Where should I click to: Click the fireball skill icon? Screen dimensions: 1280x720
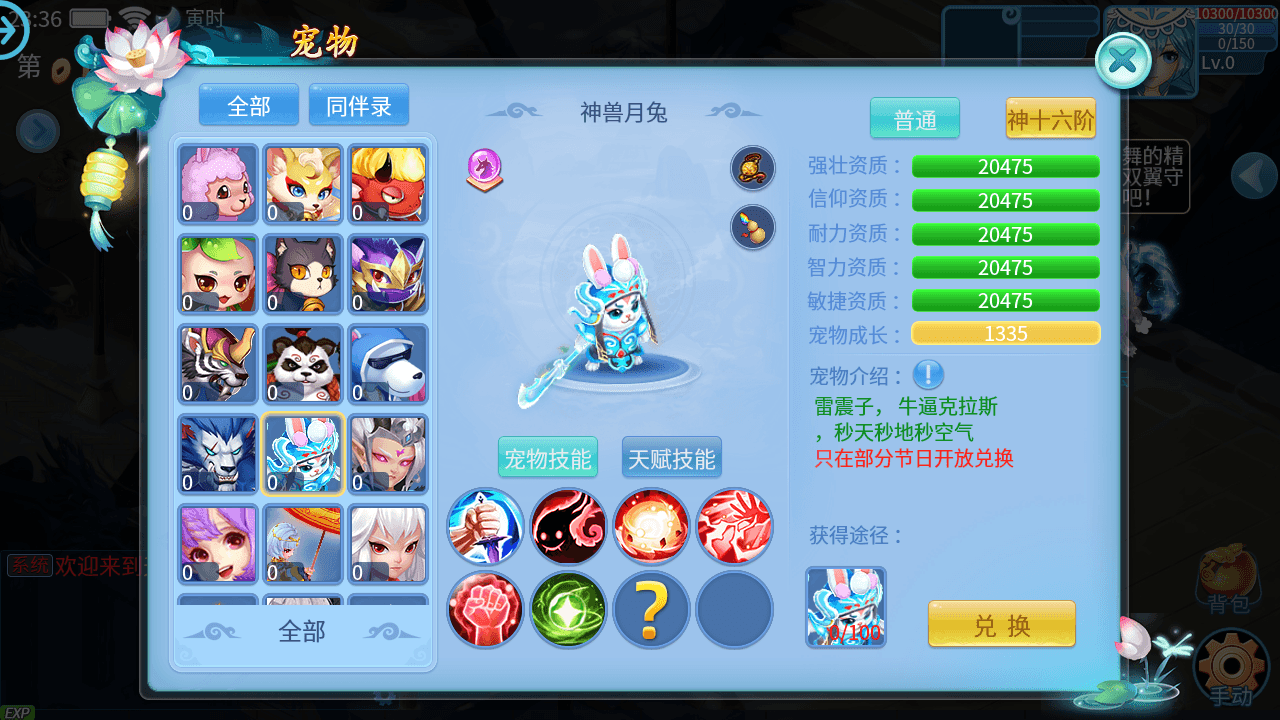click(651, 527)
